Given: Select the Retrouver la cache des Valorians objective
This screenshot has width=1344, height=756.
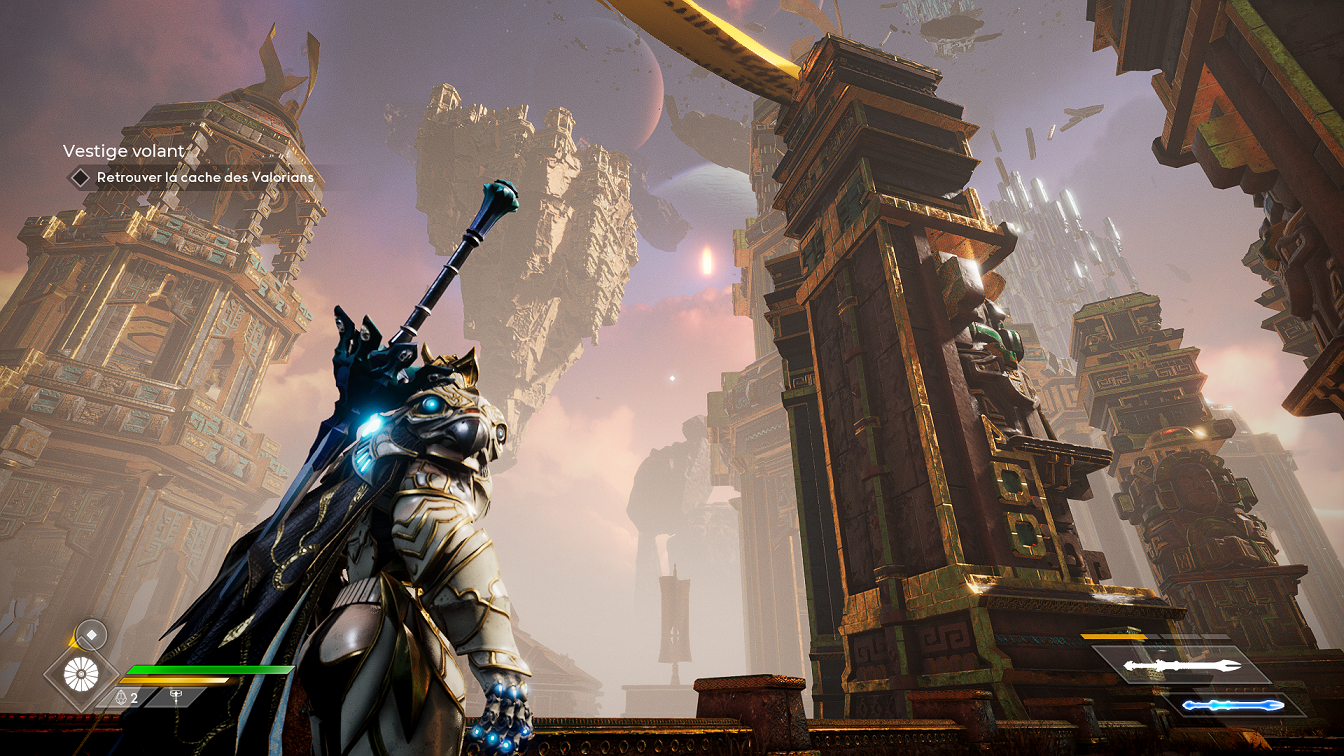Looking at the screenshot, I should (204, 178).
